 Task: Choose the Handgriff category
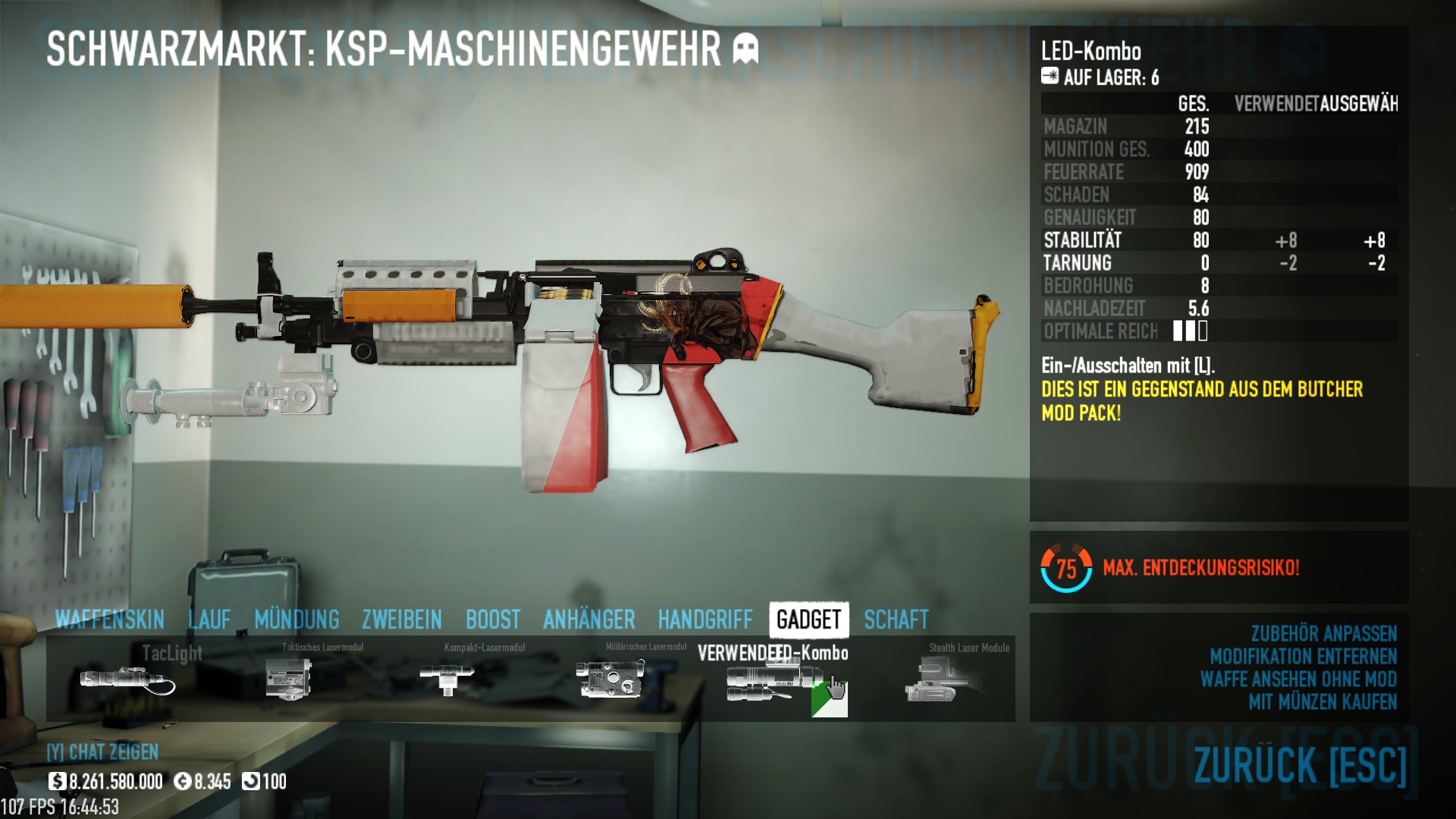tap(705, 620)
